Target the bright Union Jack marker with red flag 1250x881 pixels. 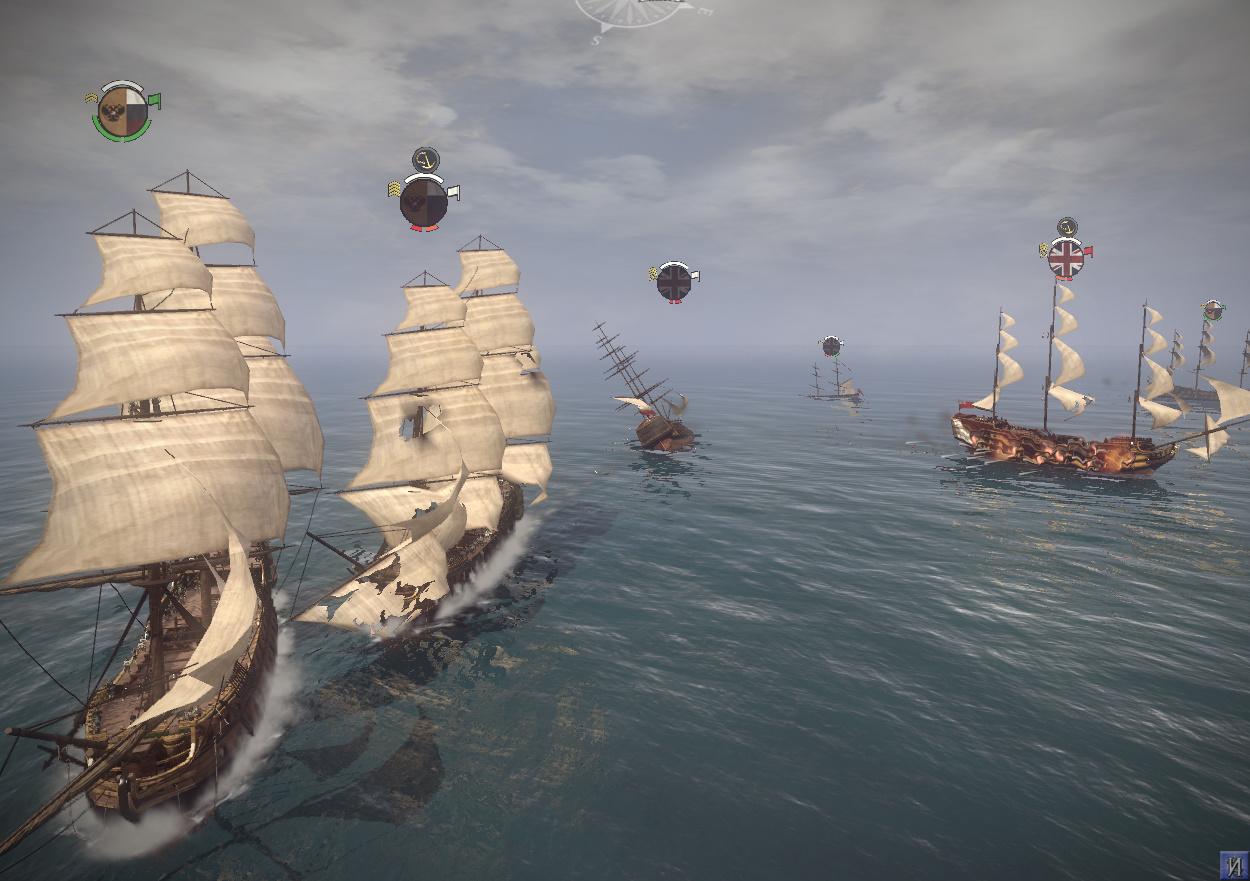click(1066, 258)
